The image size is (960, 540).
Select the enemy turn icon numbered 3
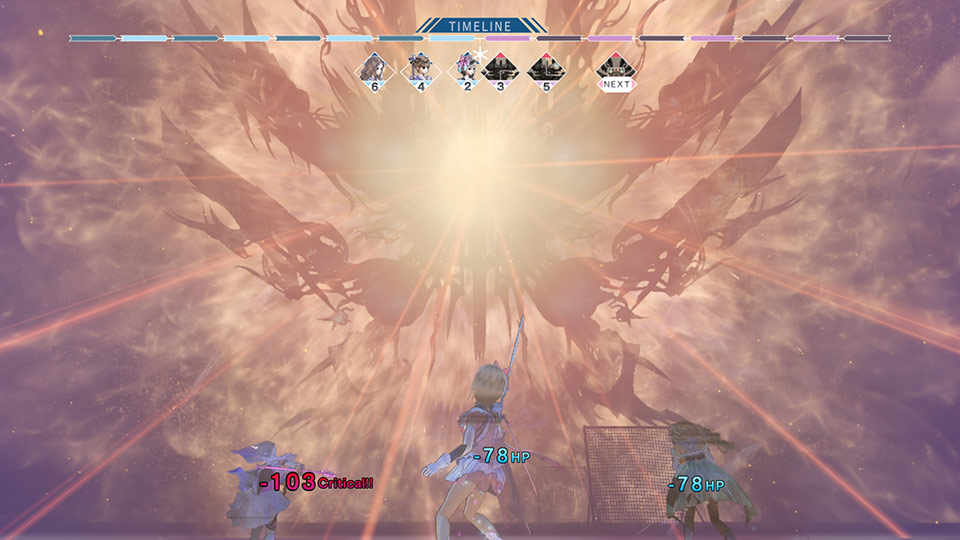(x=500, y=69)
